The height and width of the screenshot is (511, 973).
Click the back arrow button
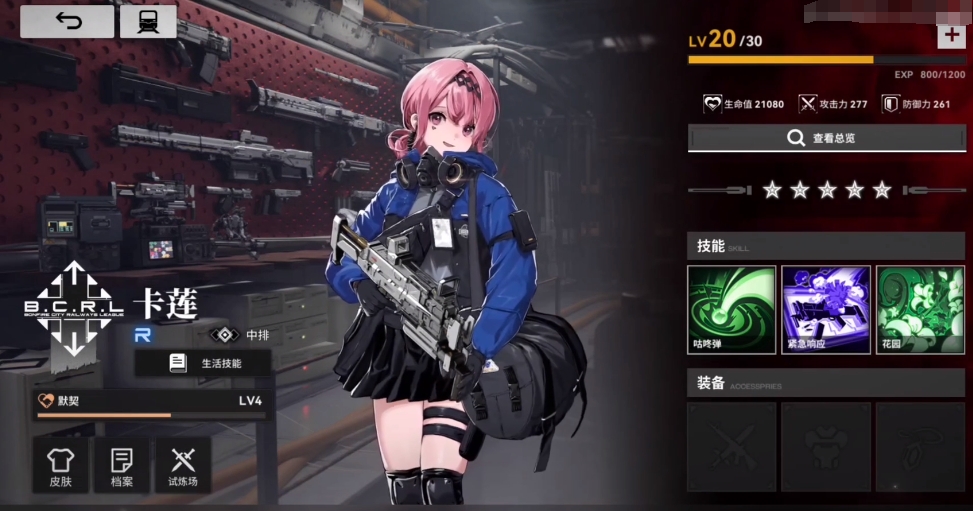tap(67, 22)
